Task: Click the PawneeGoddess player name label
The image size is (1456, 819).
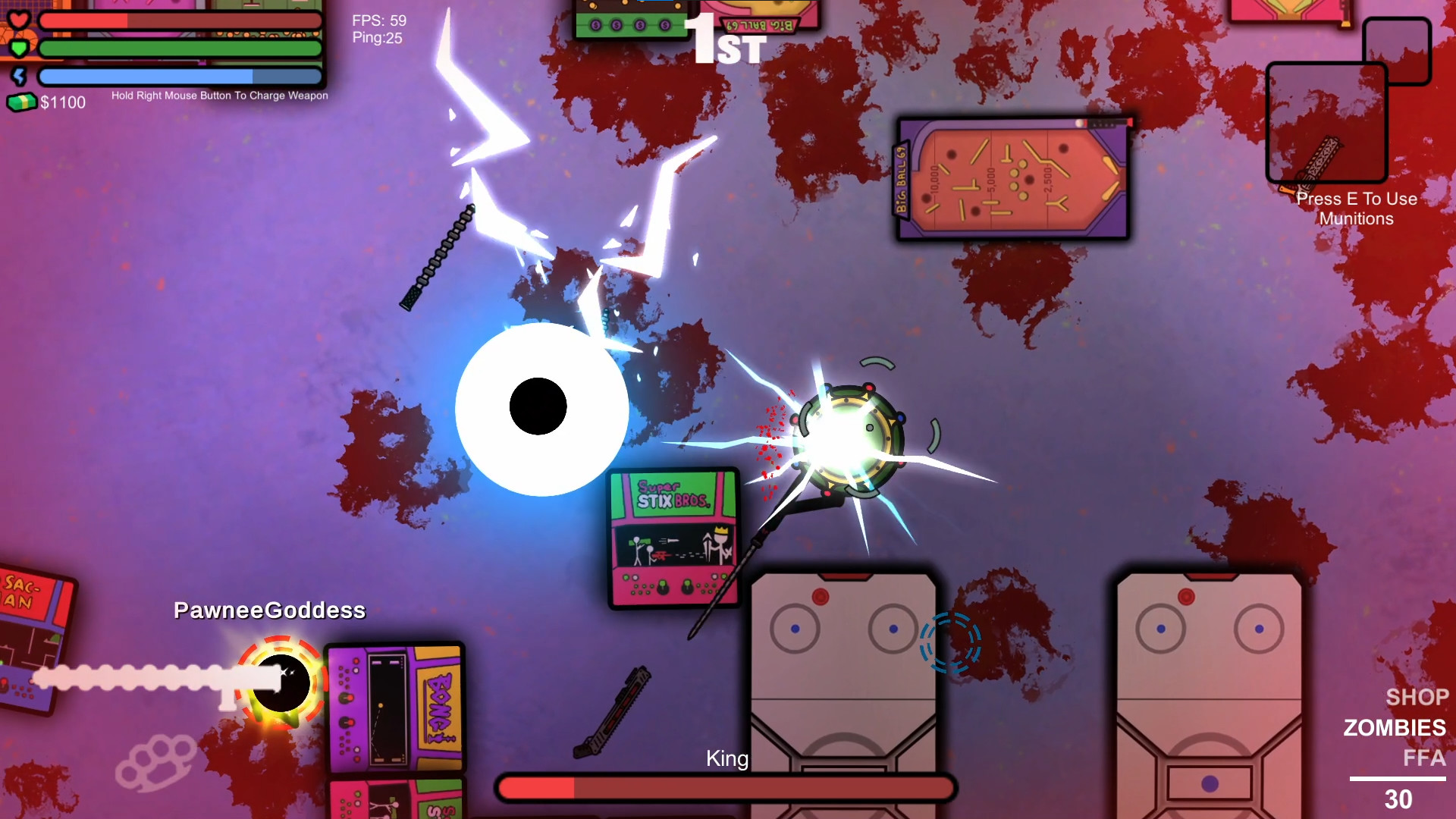Action: click(x=269, y=609)
